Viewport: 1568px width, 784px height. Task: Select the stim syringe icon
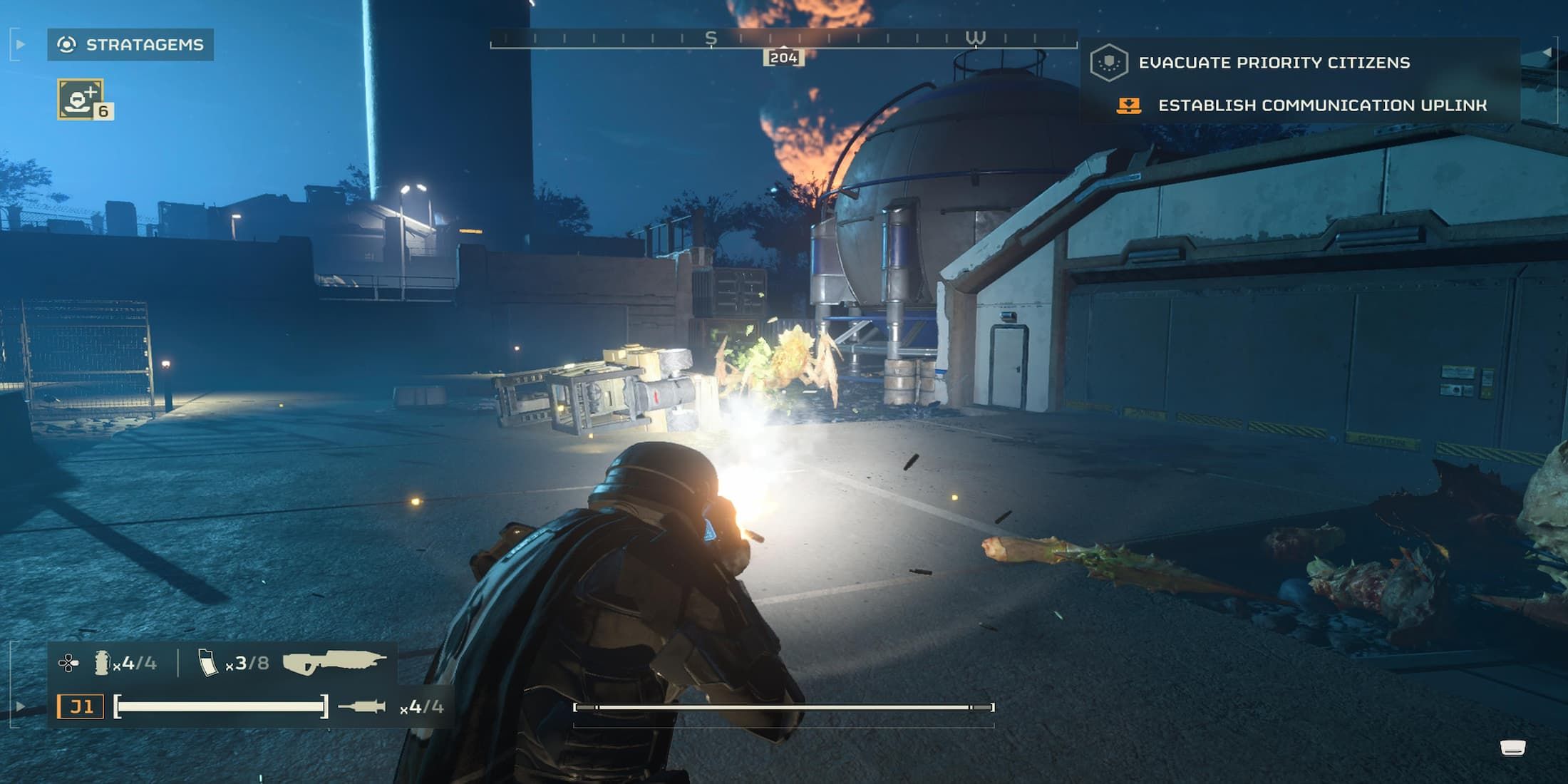tap(362, 706)
